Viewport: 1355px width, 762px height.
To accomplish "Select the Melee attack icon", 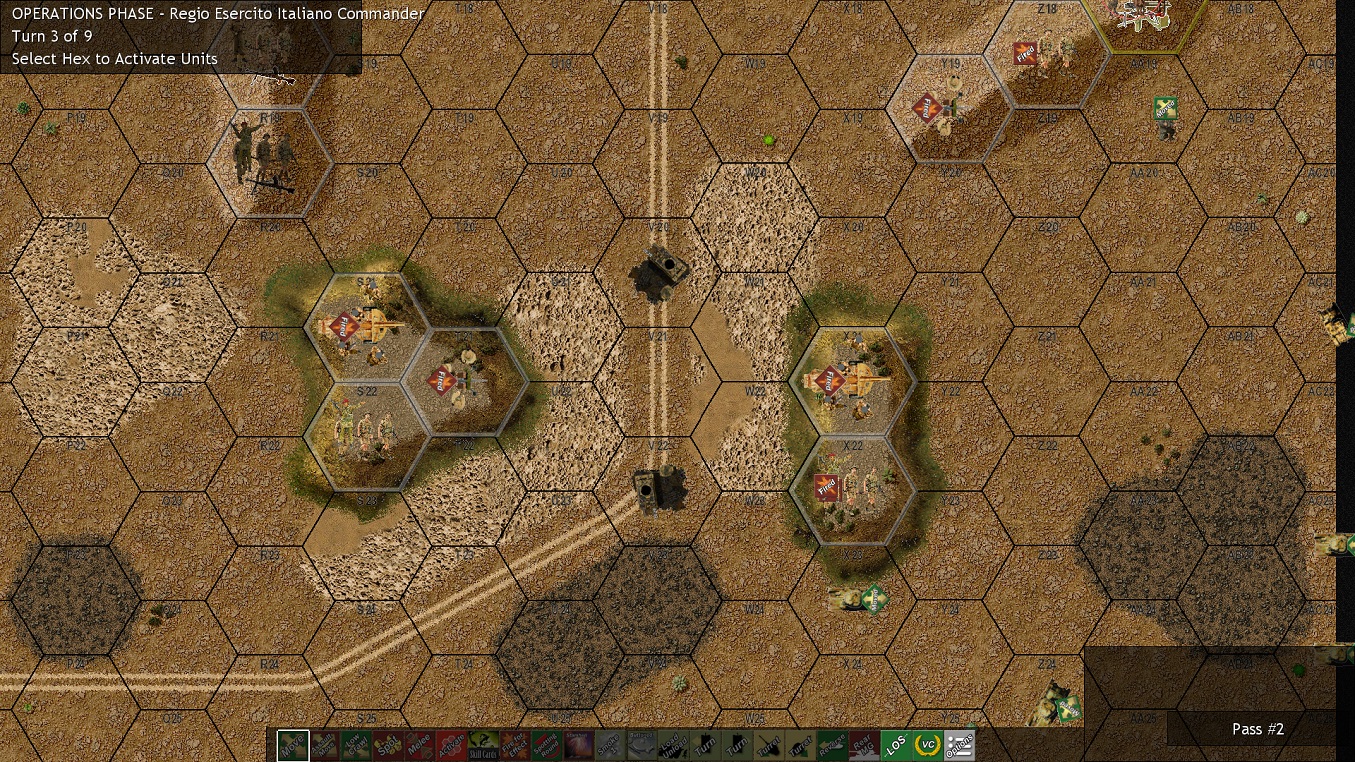I will coord(421,744).
